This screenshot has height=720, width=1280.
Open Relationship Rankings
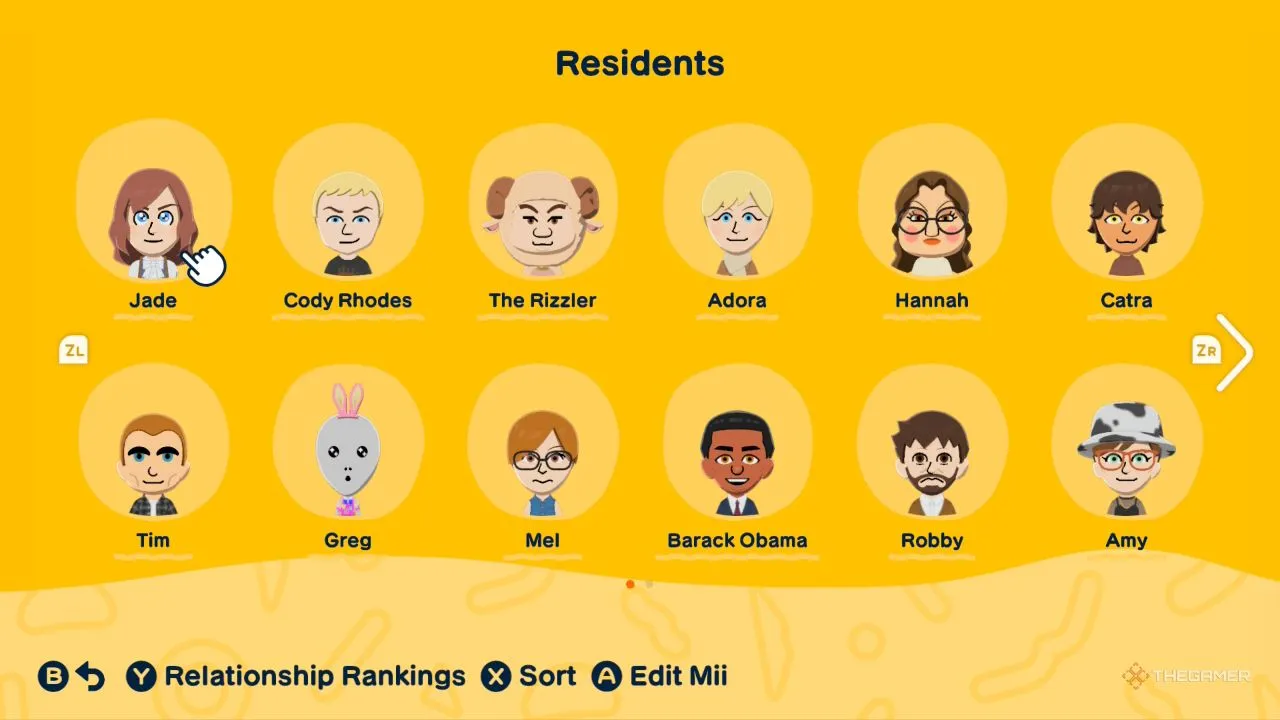296,677
